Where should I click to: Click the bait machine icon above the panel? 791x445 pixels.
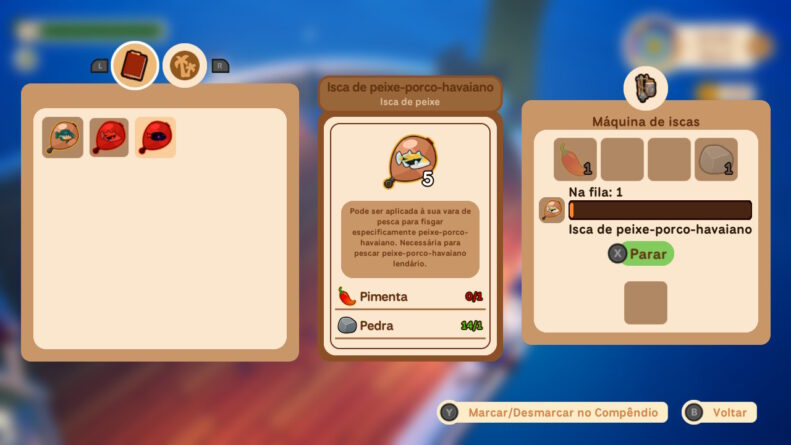point(645,89)
